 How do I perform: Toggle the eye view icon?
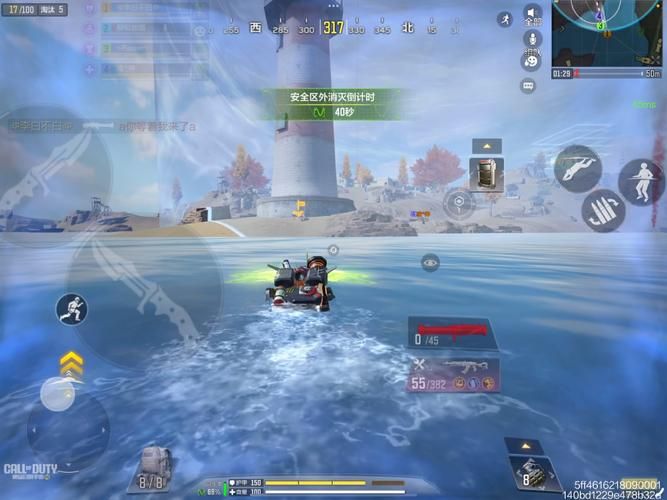click(430, 262)
